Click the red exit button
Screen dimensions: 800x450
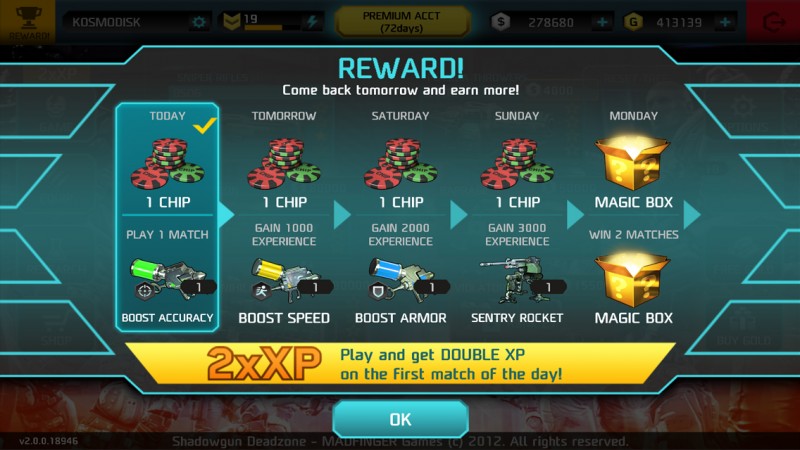coord(774,22)
